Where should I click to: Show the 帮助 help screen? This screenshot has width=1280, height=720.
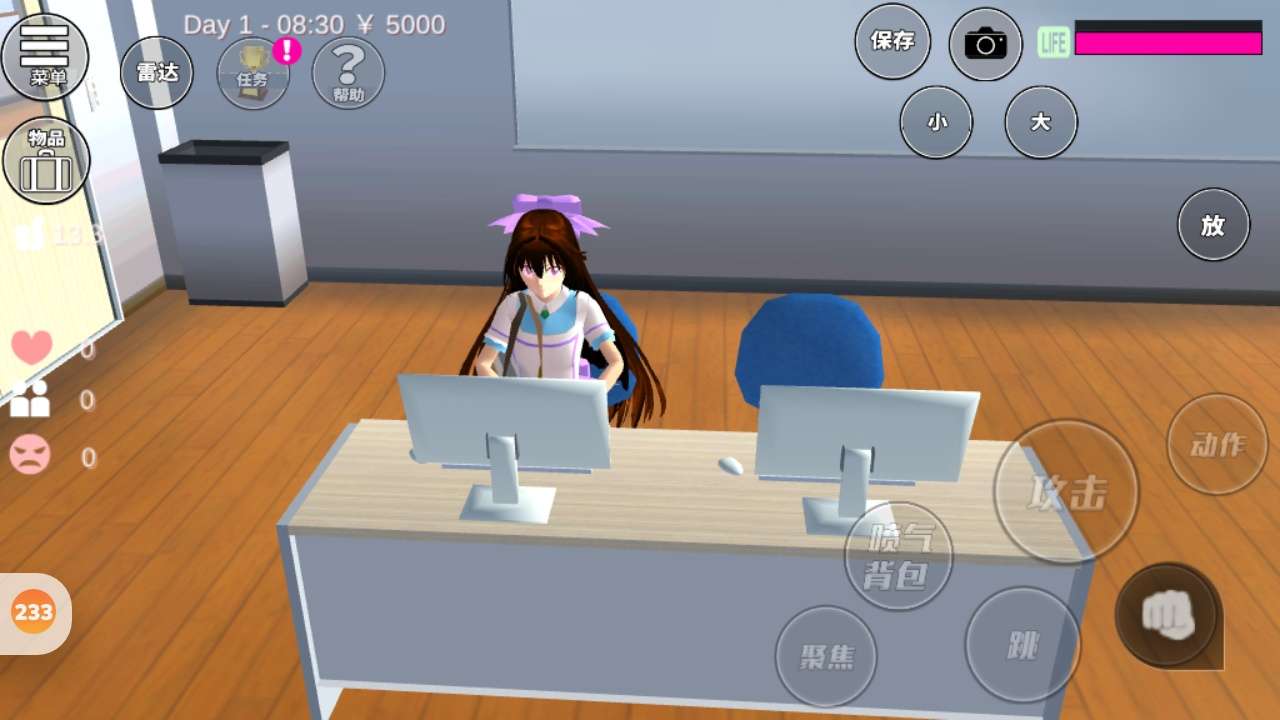point(349,73)
